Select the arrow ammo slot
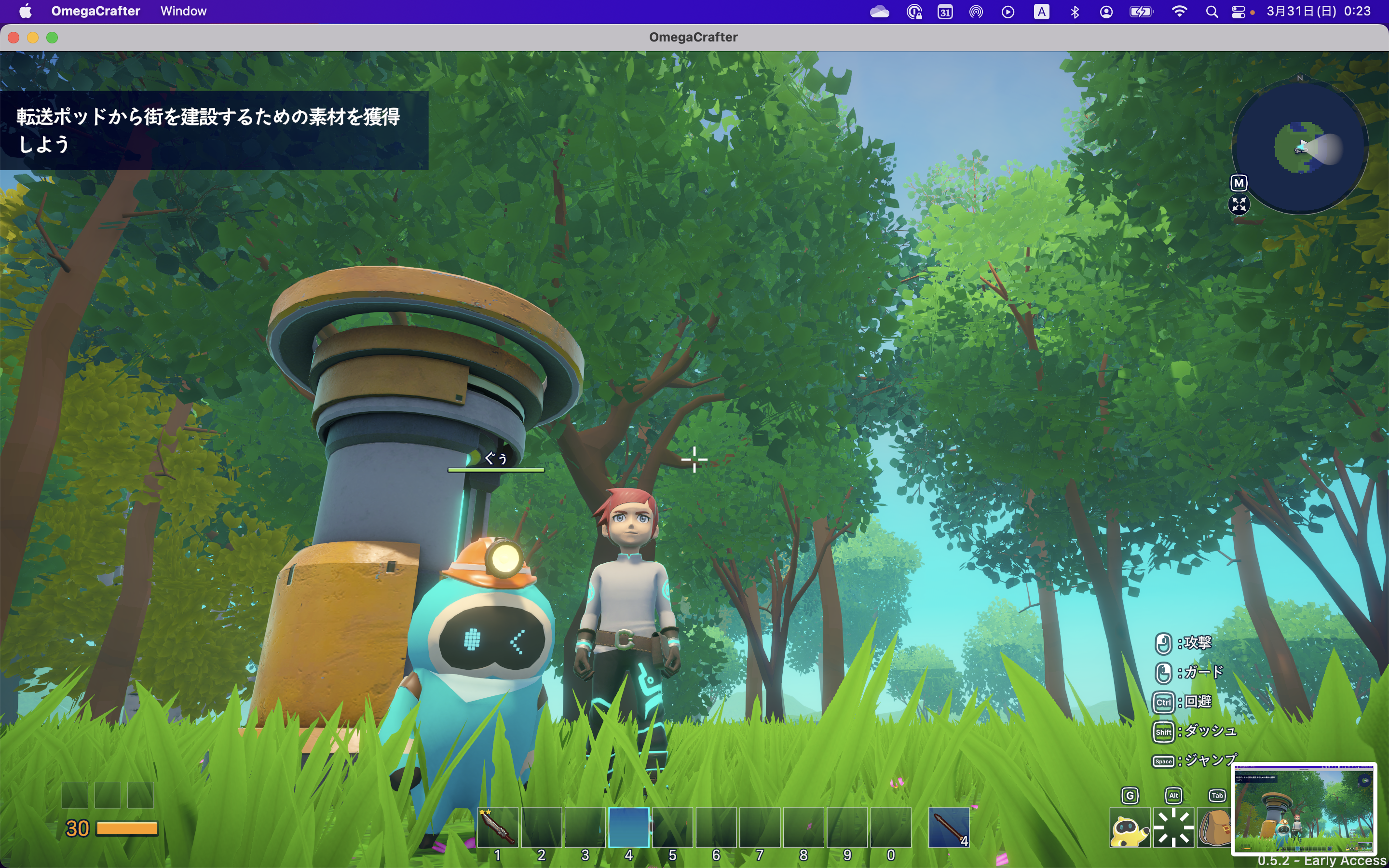This screenshot has height=868, width=1389. tap(949, 827)
